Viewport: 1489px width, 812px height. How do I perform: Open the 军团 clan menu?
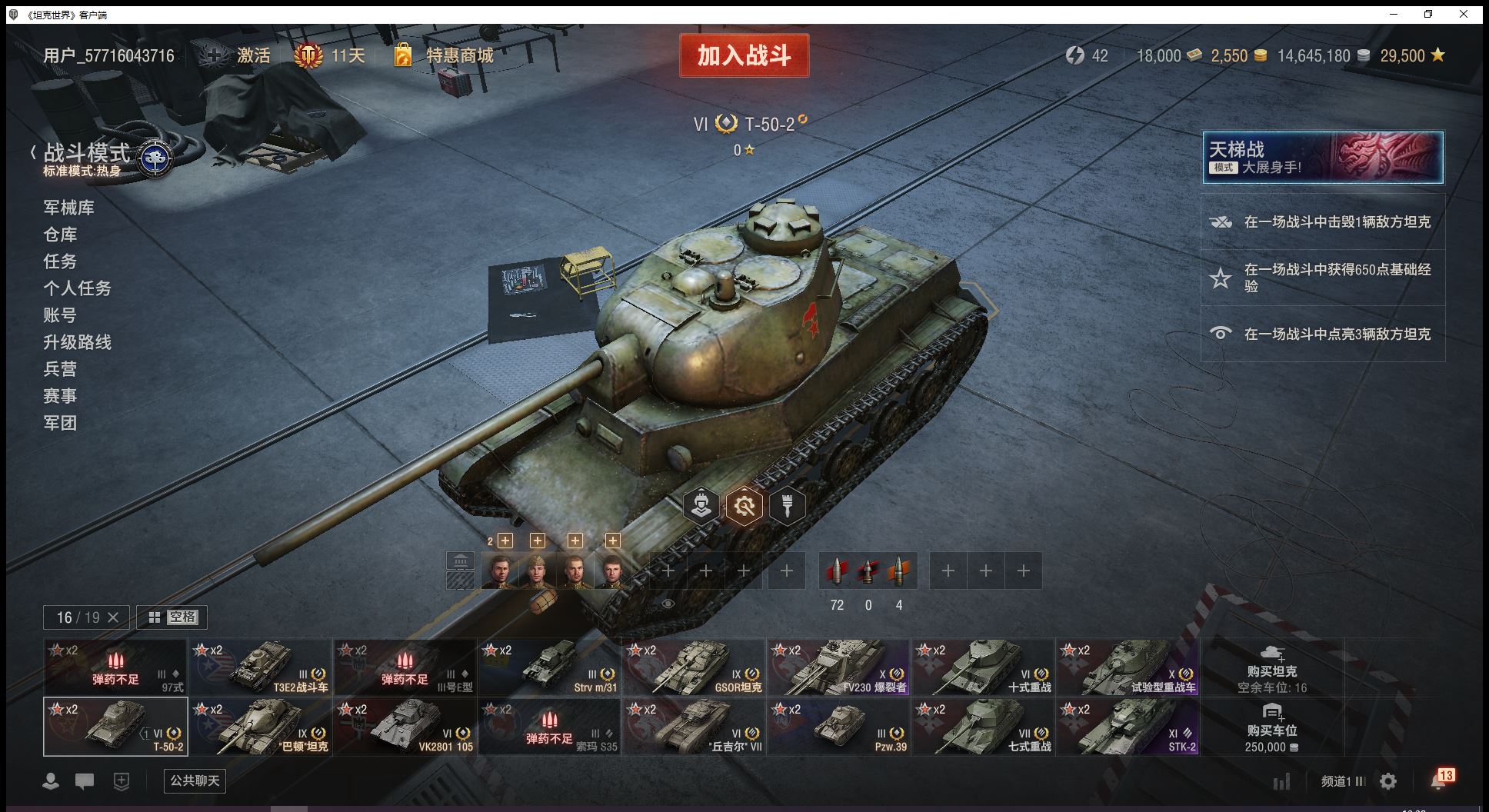point(60,423)
